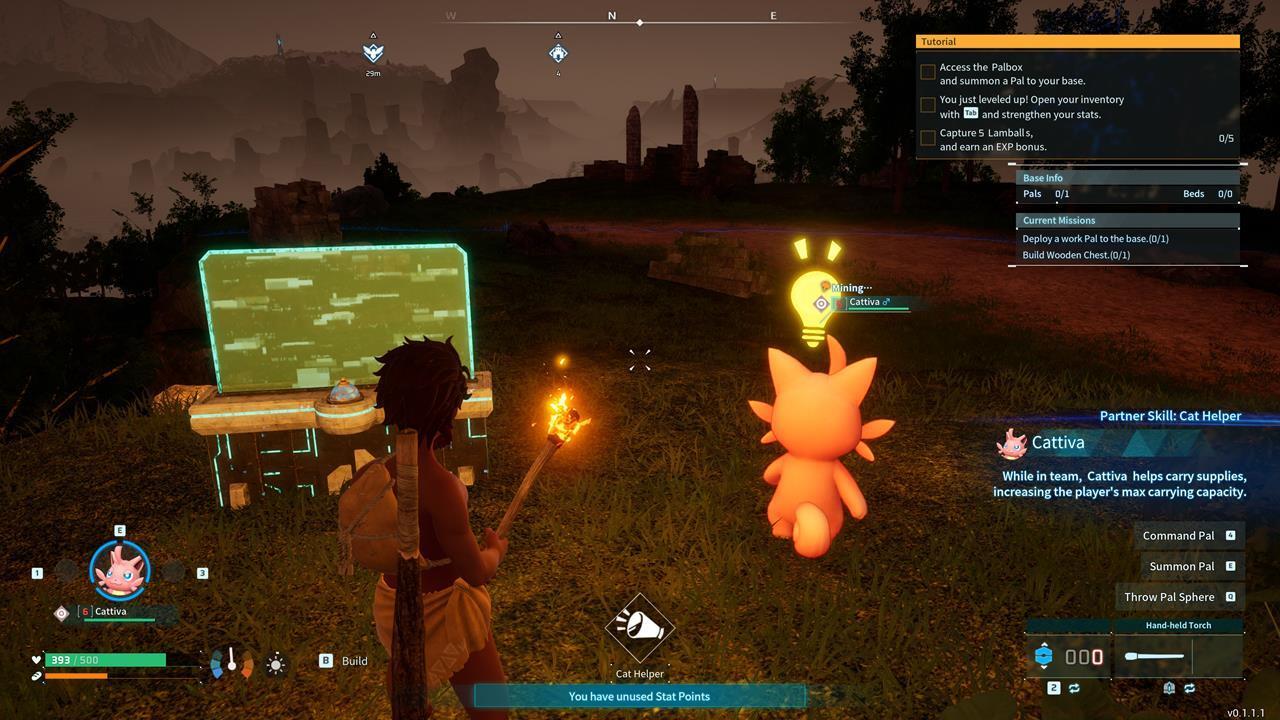Viewport: 1280px width, 720px height.
Task: Open the unused Stat Points notification
Action: click(639, 696)
